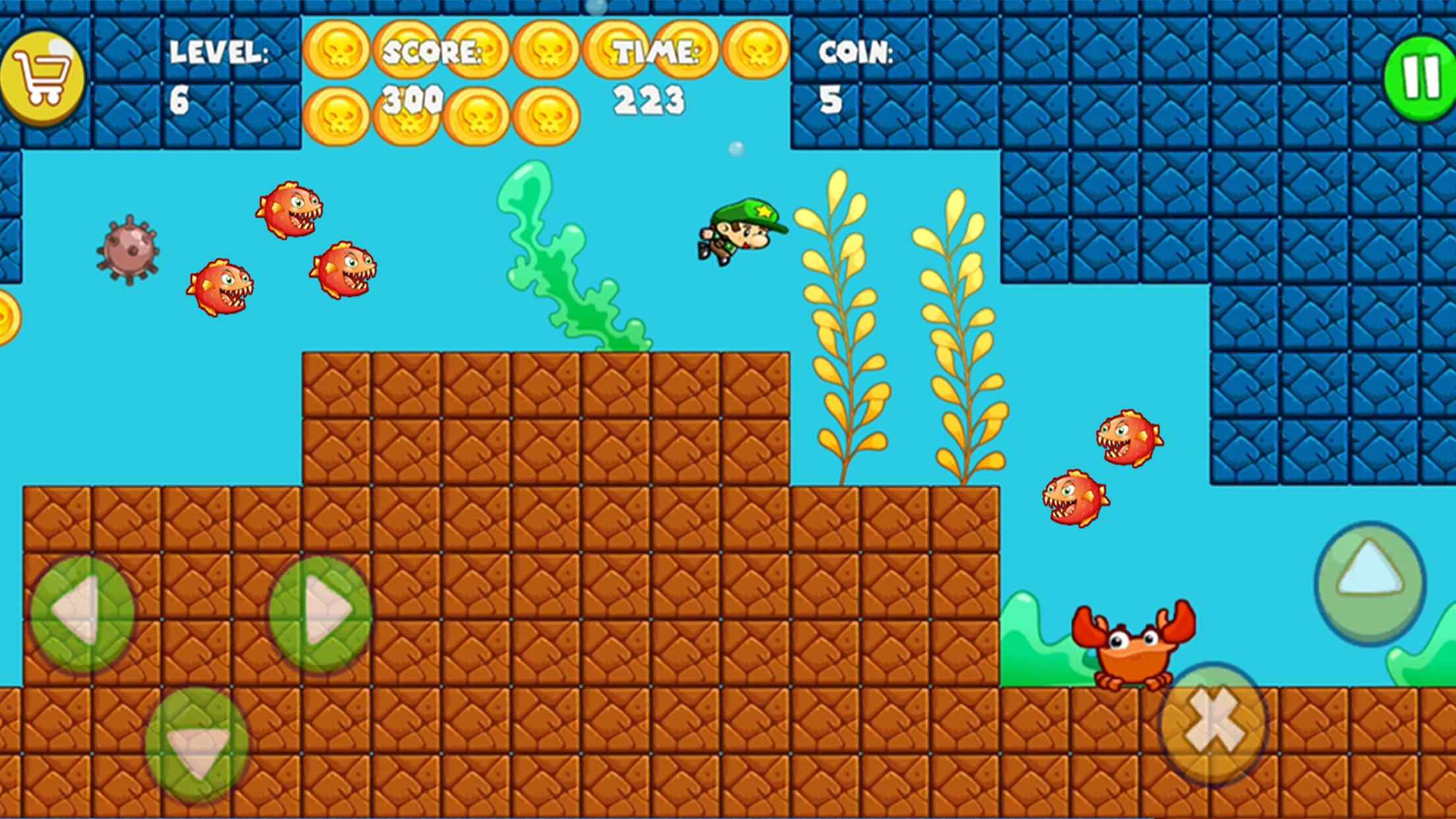Hit the up triangle jump button

(x=1370, y=583)
